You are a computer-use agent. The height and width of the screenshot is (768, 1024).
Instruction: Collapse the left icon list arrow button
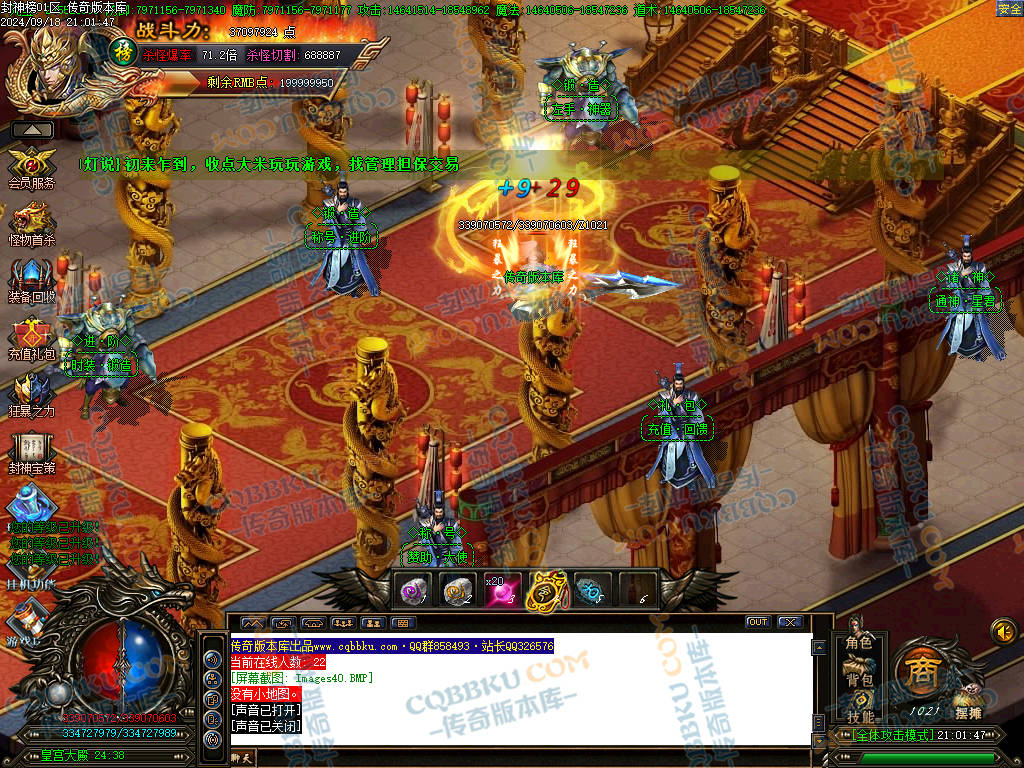(32, 129)
